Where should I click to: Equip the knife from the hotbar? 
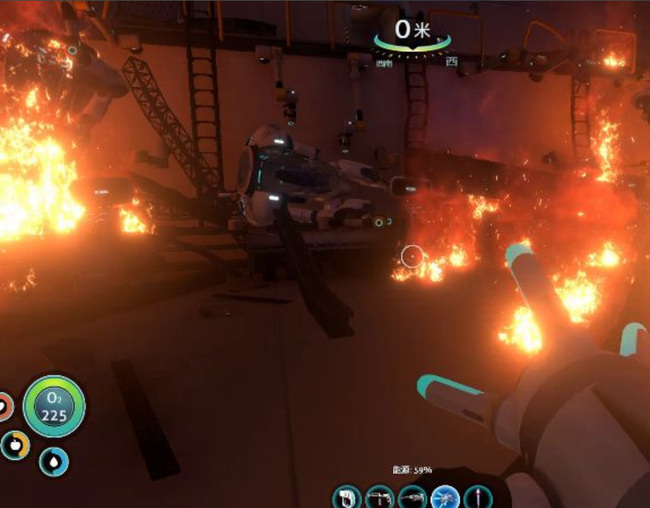click(476, 495)
